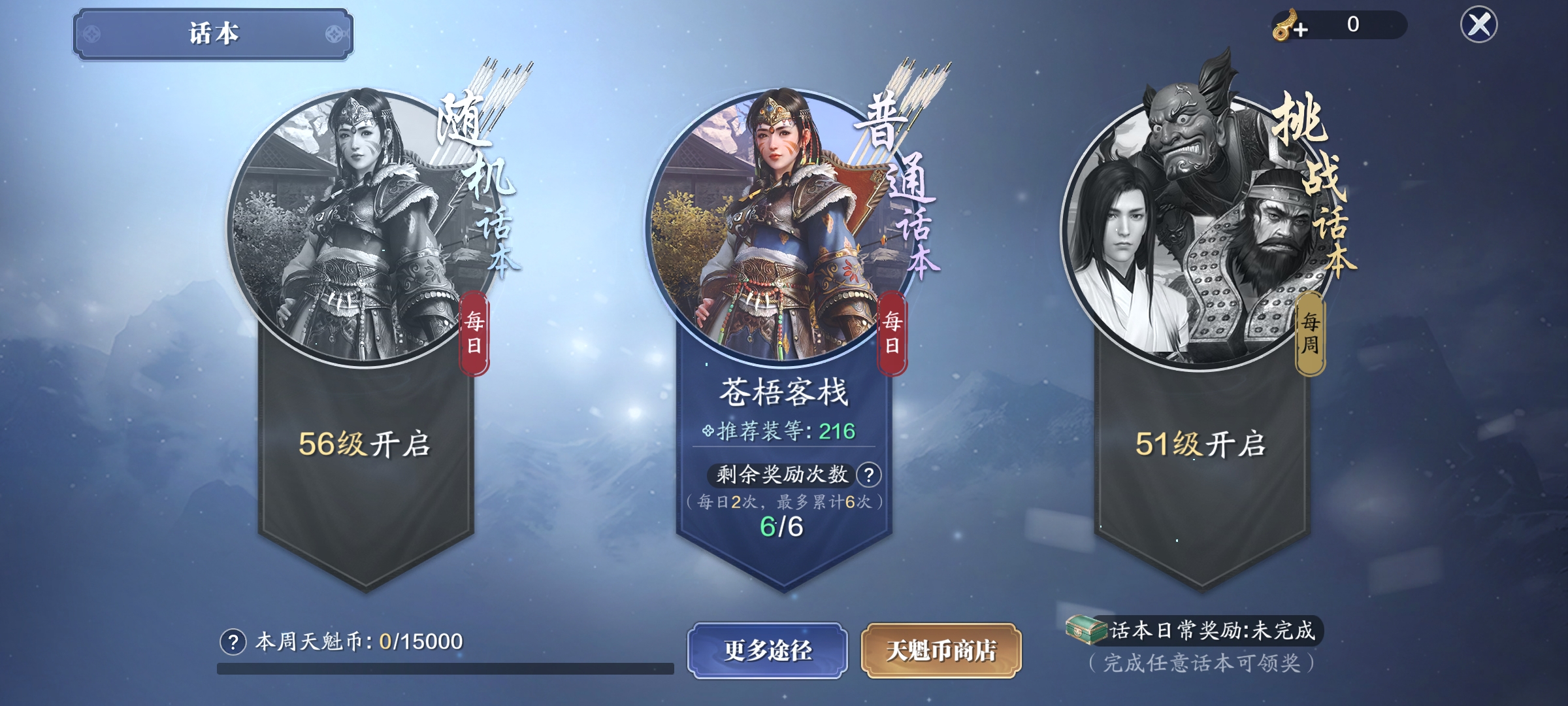Open the 话本日常奖励 treasure chest

coord(1086,630)
